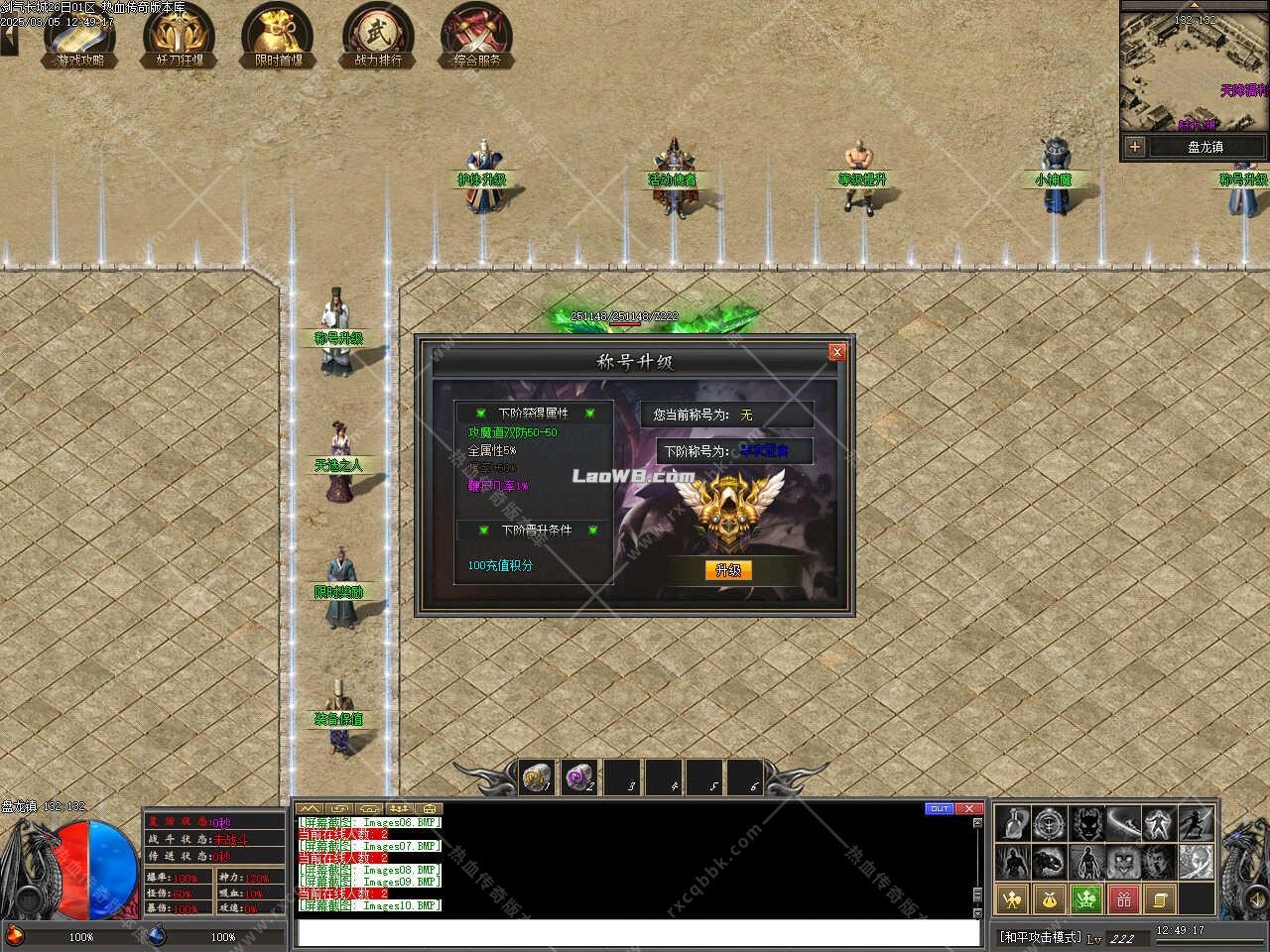Activate the potion flask skill icon
This screenshot has height=952, width=1270.
(1012, 823)
